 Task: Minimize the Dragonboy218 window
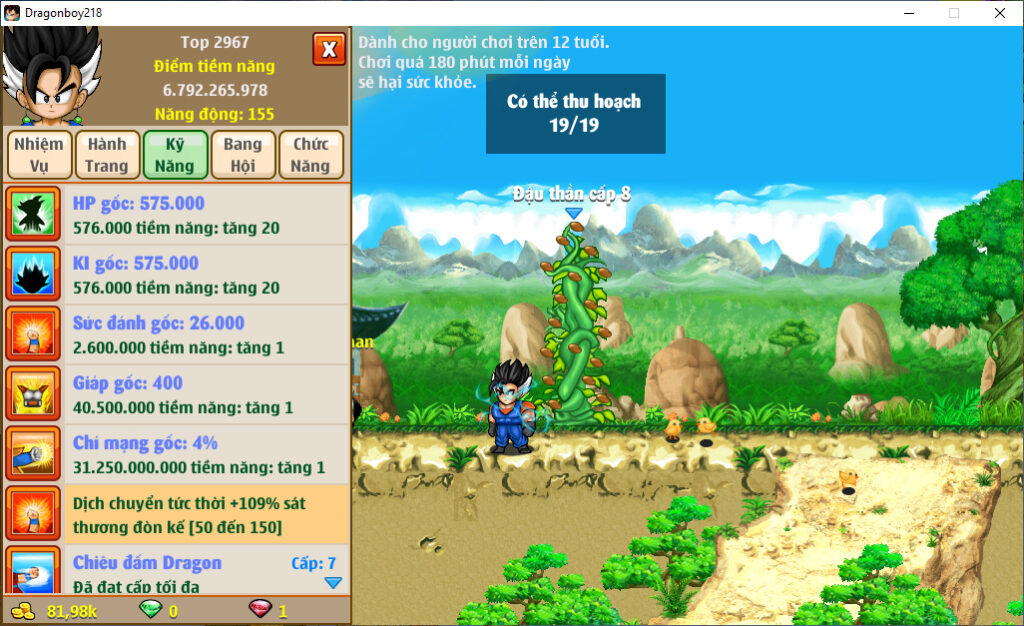tap(908, 13)
